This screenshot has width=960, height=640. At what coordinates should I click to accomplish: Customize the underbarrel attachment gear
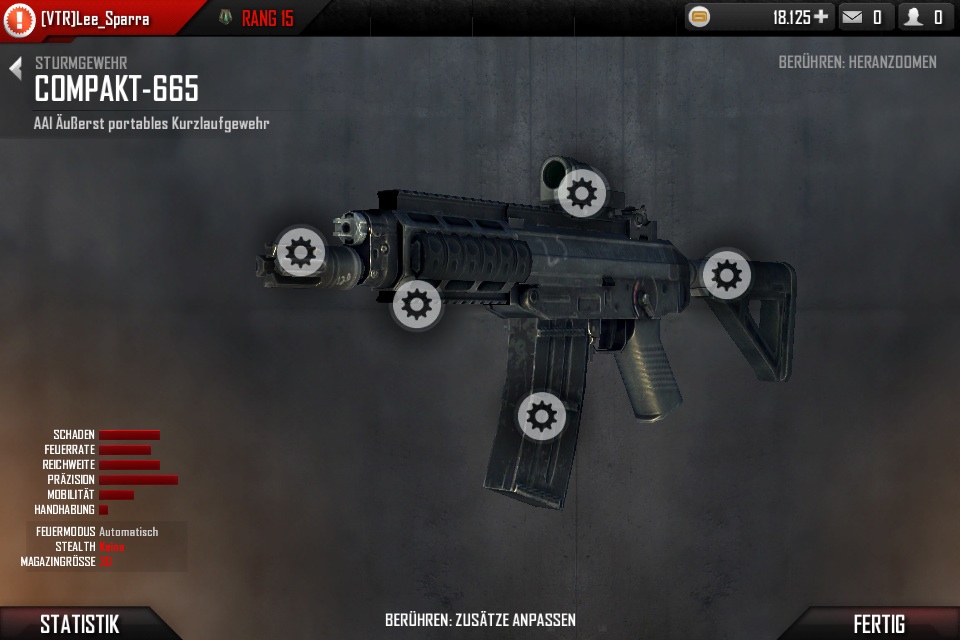(x=416, y=304)
